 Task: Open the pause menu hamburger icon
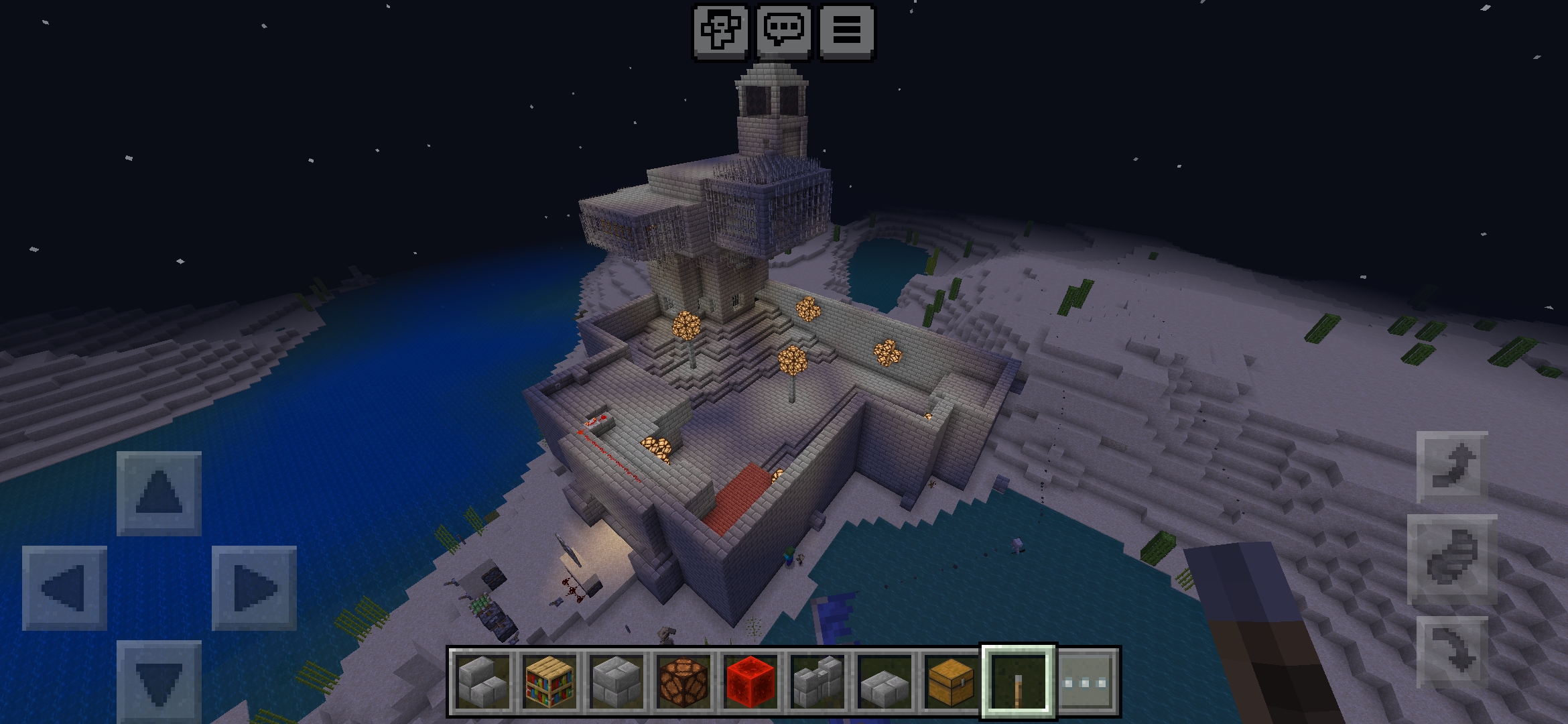[x=848, y=30]
